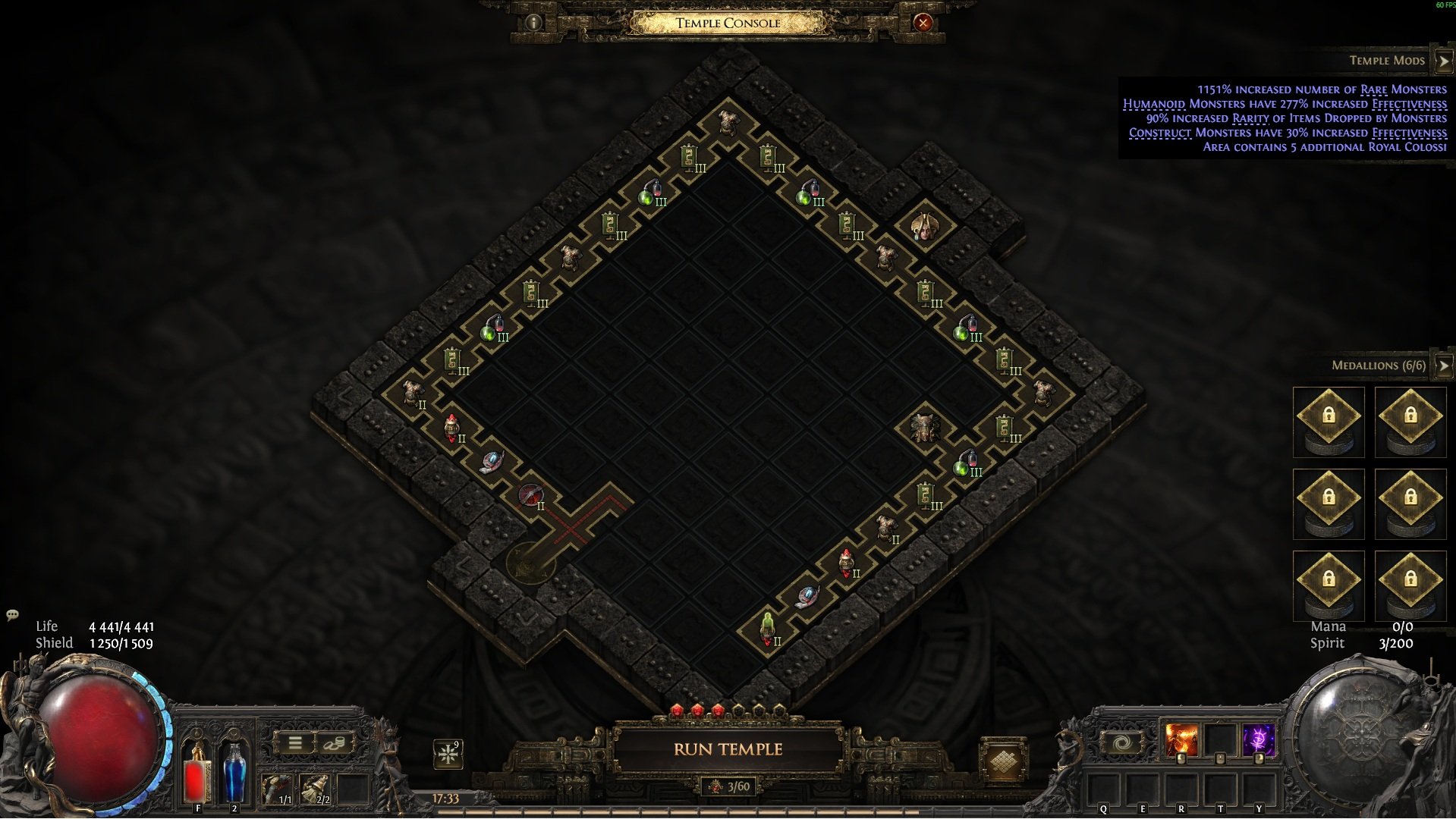Click the cross icon with number 9

pos(448,754)
